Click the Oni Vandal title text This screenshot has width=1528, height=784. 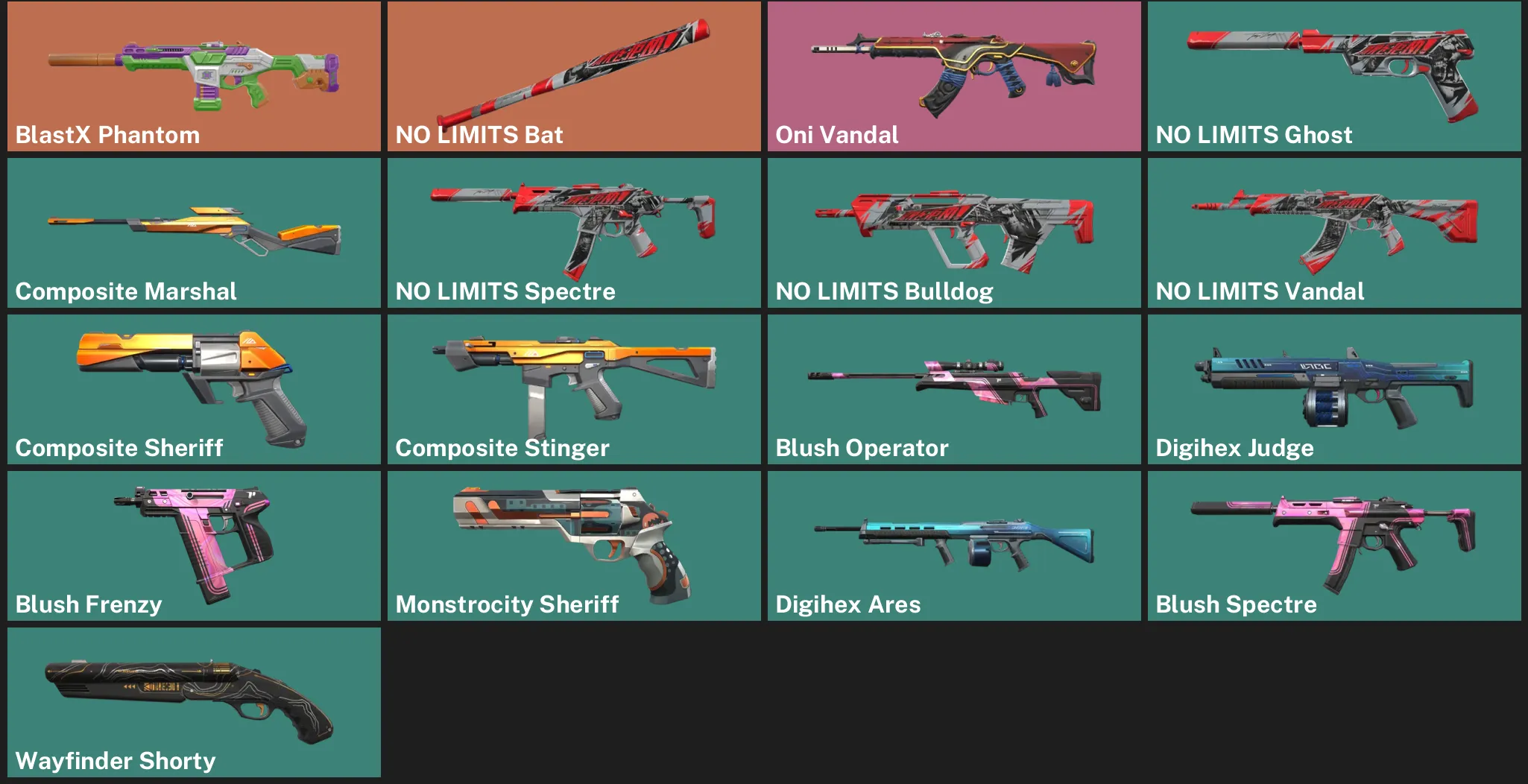838,135
